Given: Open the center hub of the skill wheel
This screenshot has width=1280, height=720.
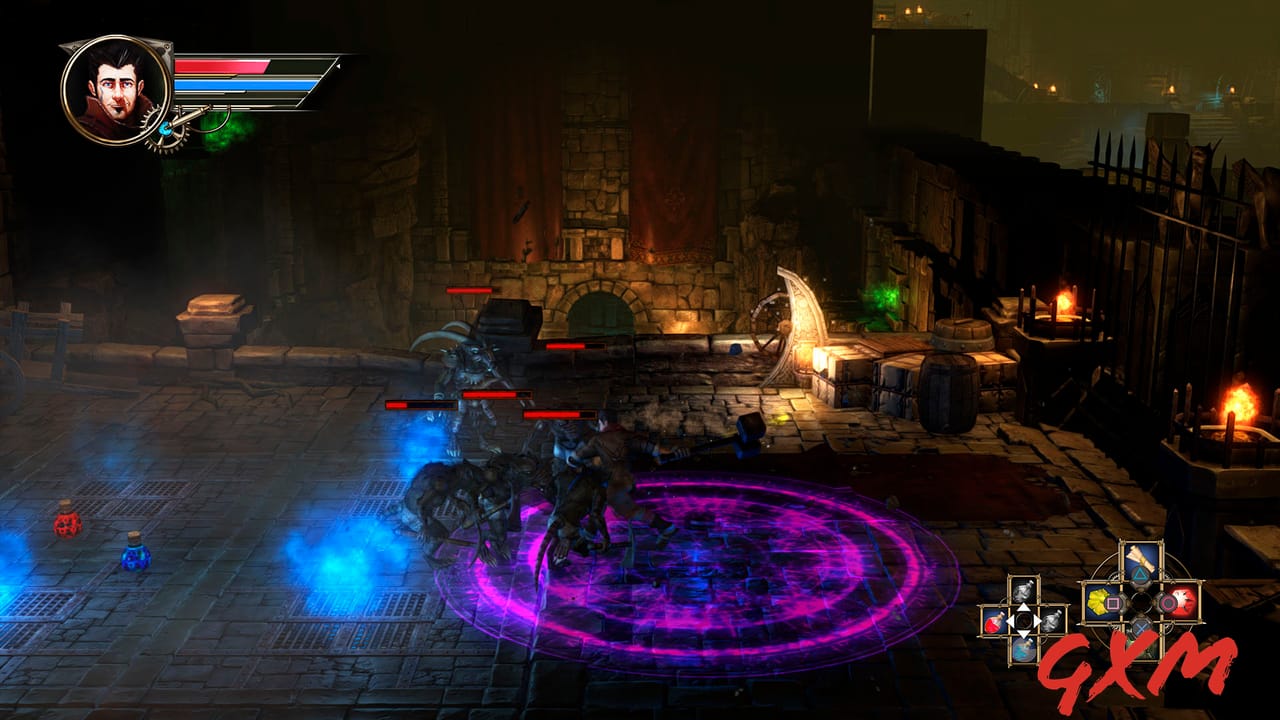Looking at the screenshot, I should (1140, 600).
